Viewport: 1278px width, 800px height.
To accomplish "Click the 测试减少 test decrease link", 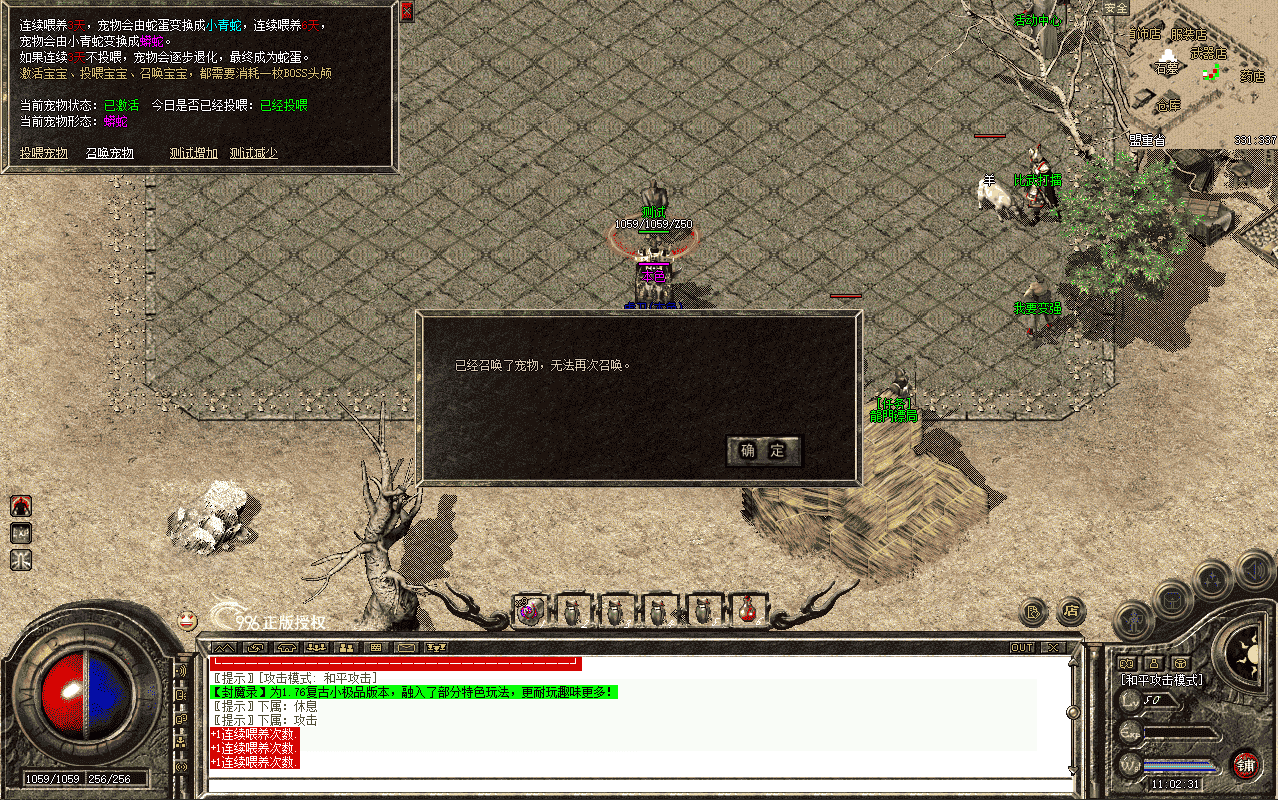I will point(254,153).
